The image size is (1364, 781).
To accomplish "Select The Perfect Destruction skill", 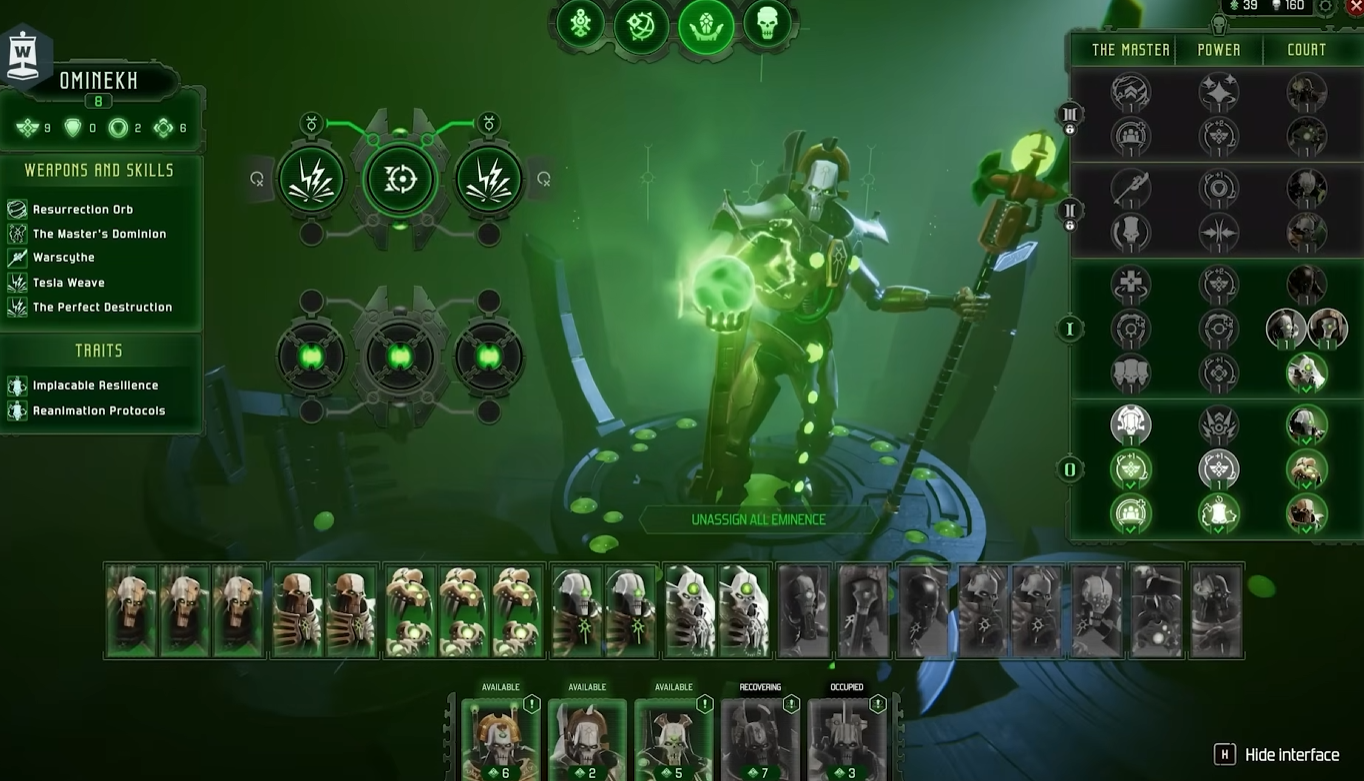I will click(102, 307).
